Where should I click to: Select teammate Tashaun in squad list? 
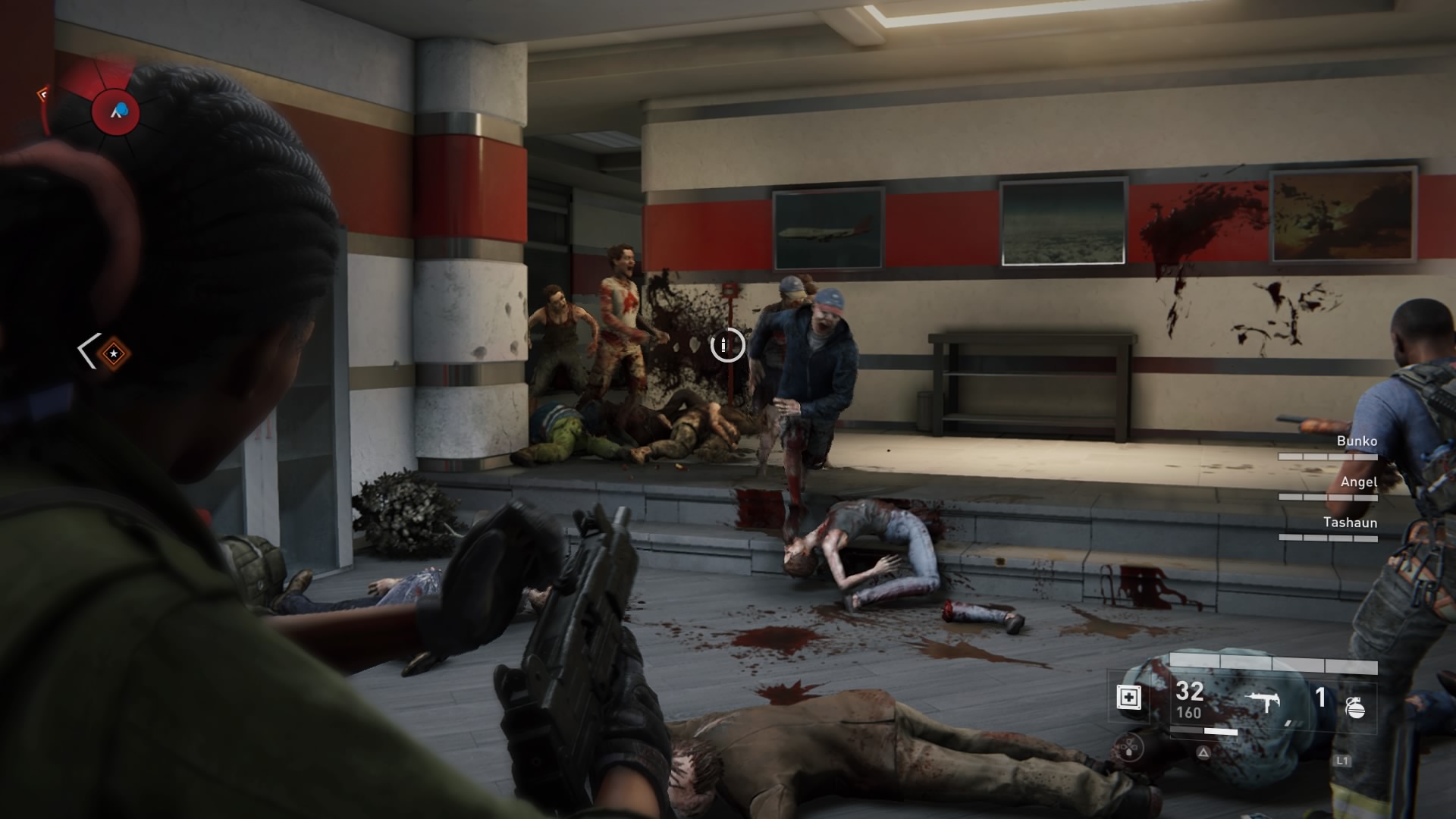[1350, 522]
